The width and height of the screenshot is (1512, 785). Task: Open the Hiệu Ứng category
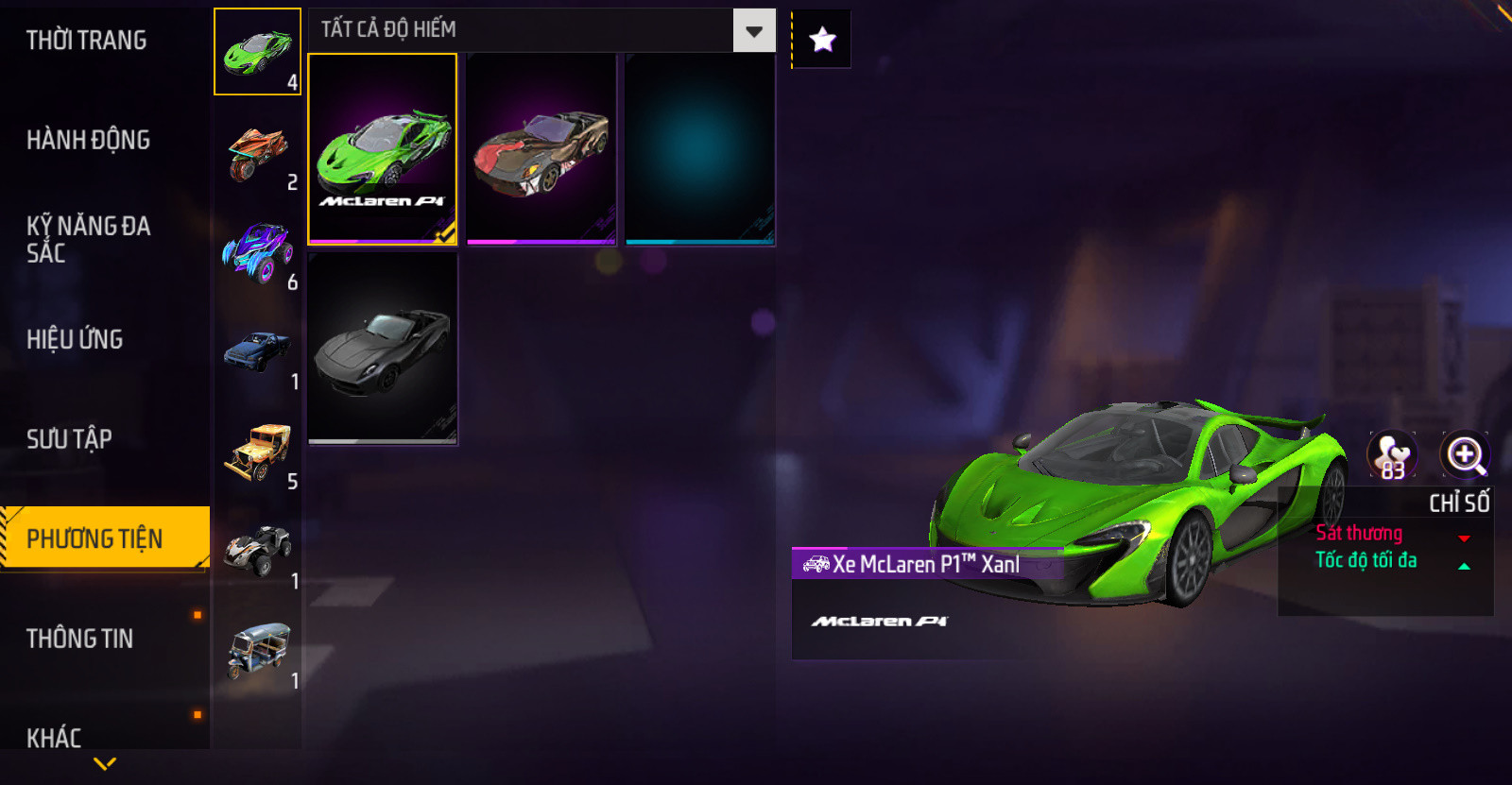coord(75,339)
